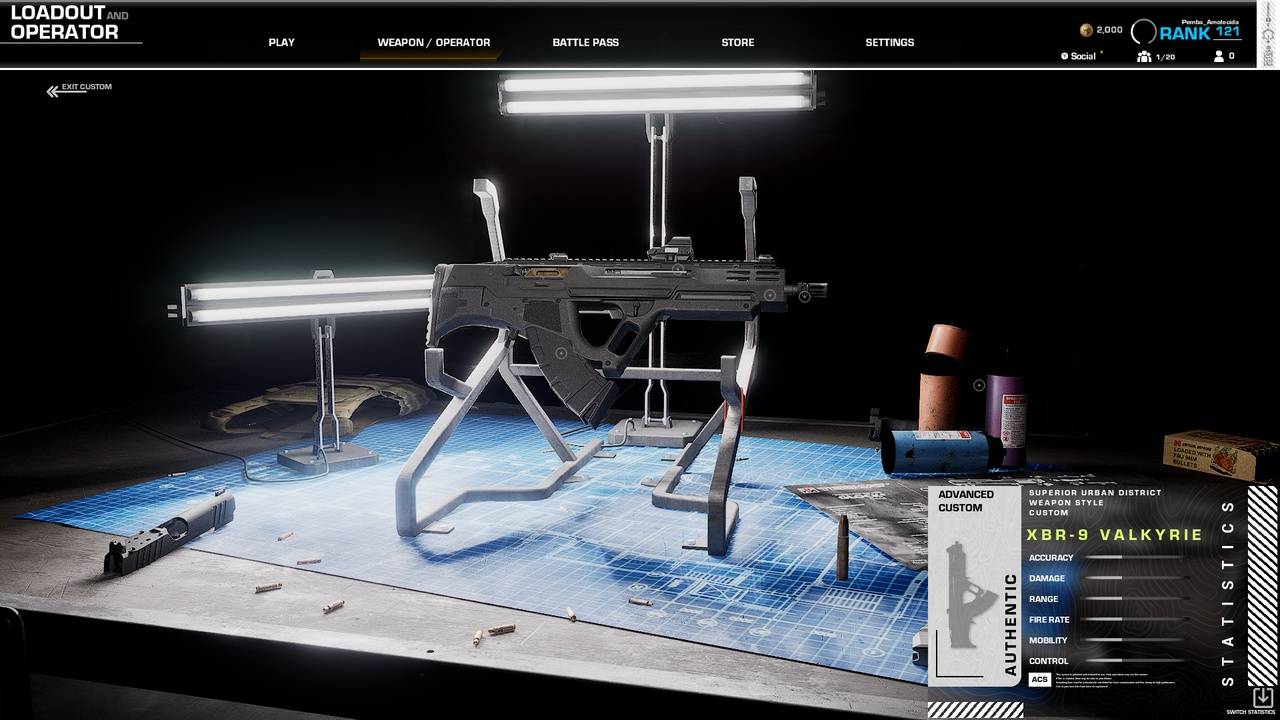Show the squad members 1/20 list
Viewport: 1280px width, 720px height.
[x=1155, y=57]
